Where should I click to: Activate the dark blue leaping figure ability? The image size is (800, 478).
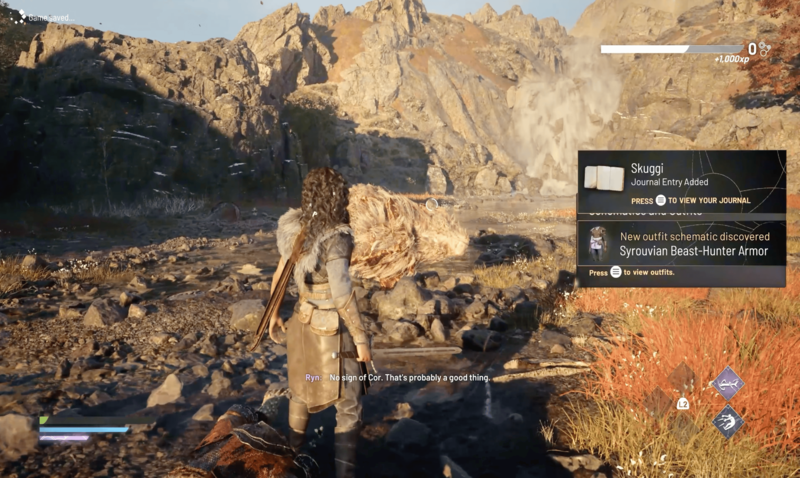[x=727, y=420]
